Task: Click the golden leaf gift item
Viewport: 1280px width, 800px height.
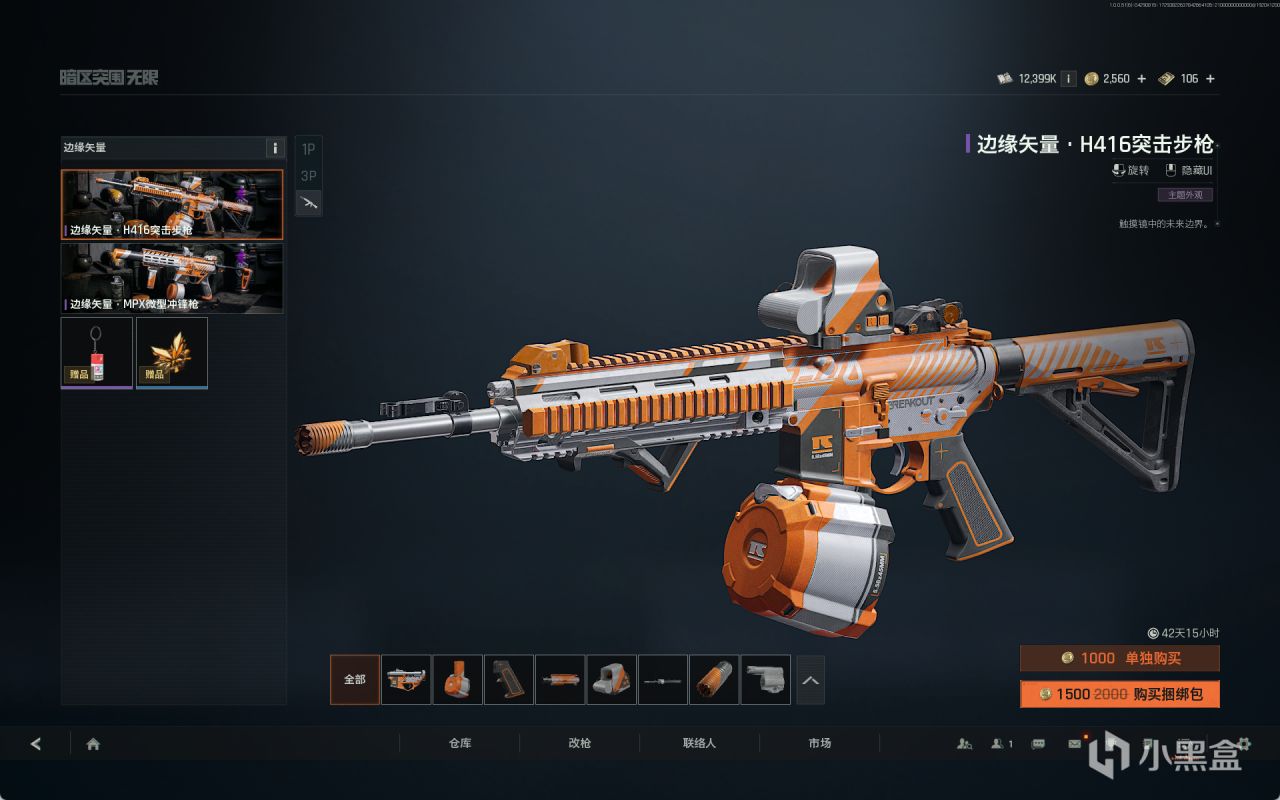Action: click(x=172, y=351)
